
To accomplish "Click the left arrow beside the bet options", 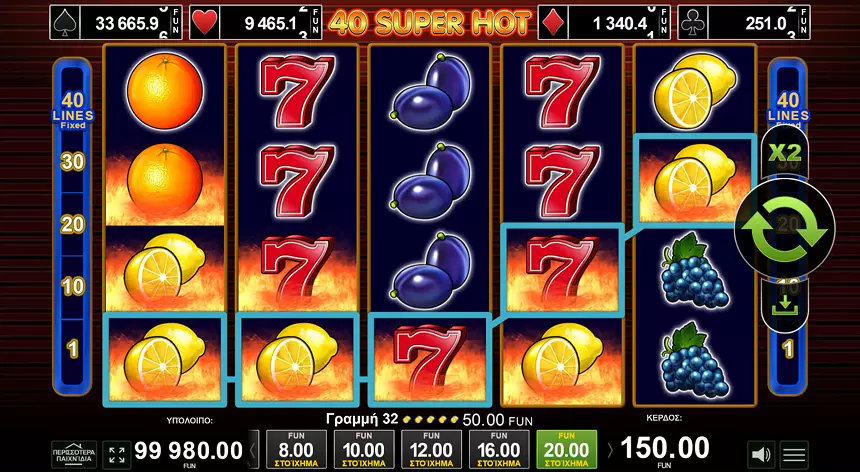I will point(253,450).
